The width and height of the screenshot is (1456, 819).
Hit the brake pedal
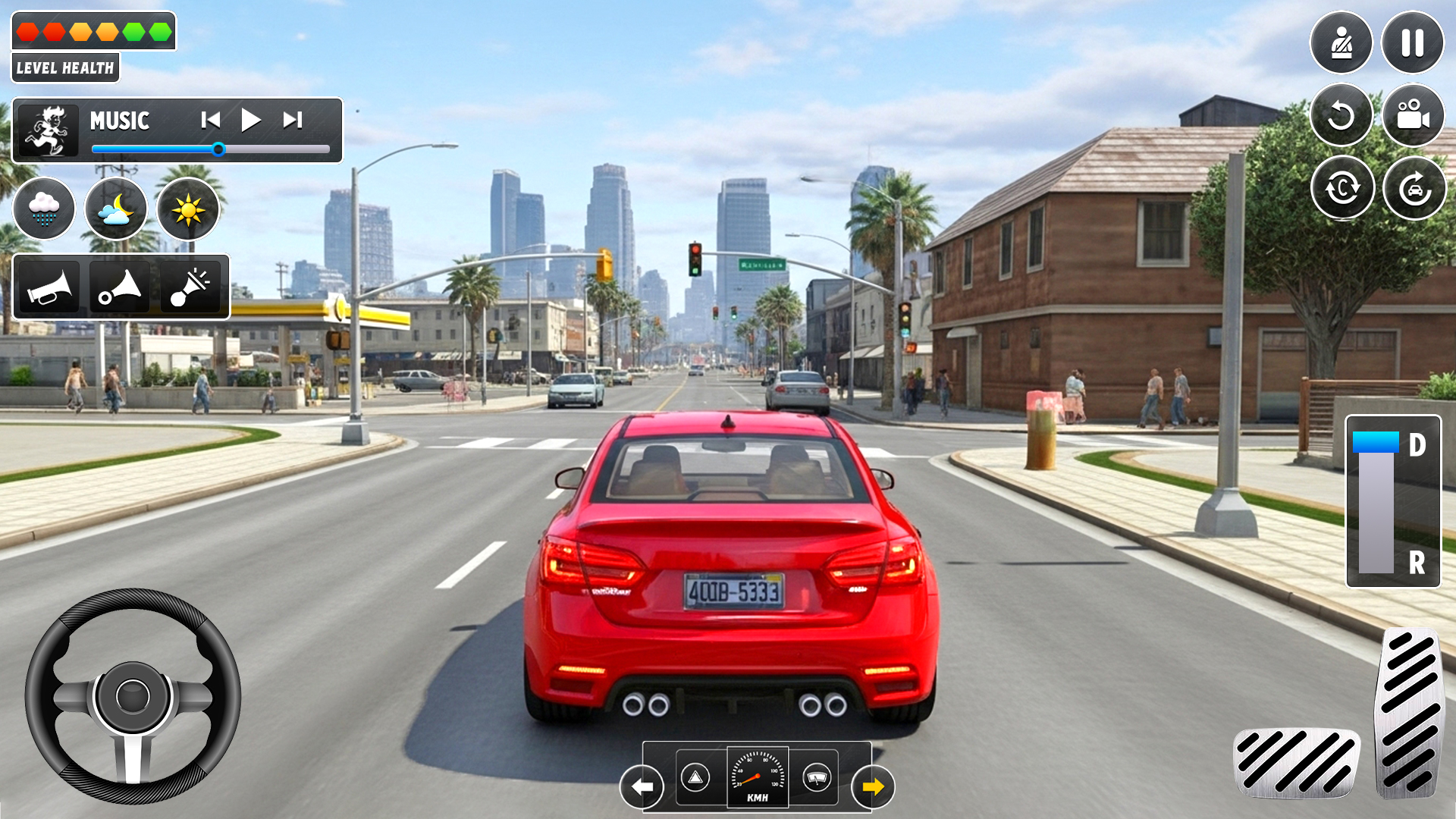1297,761
